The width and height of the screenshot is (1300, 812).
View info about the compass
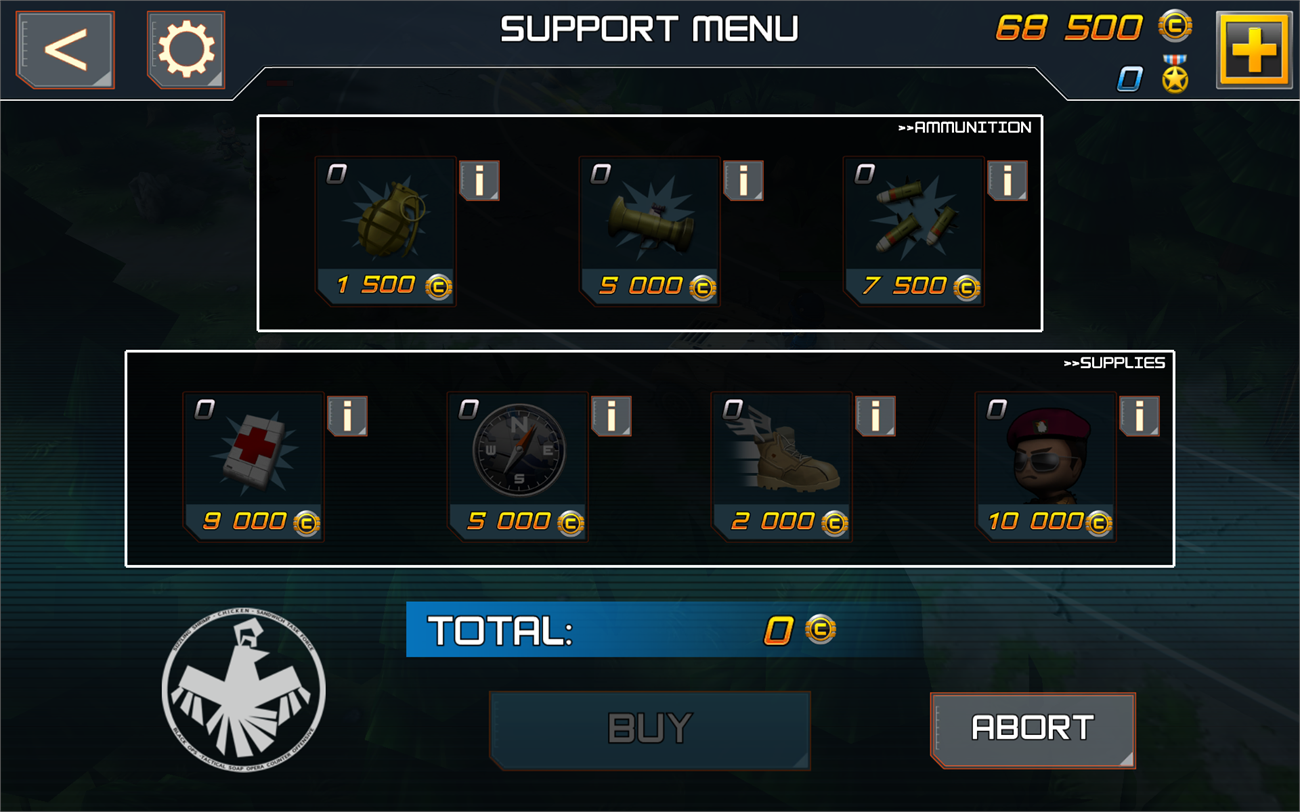(611, 416)
